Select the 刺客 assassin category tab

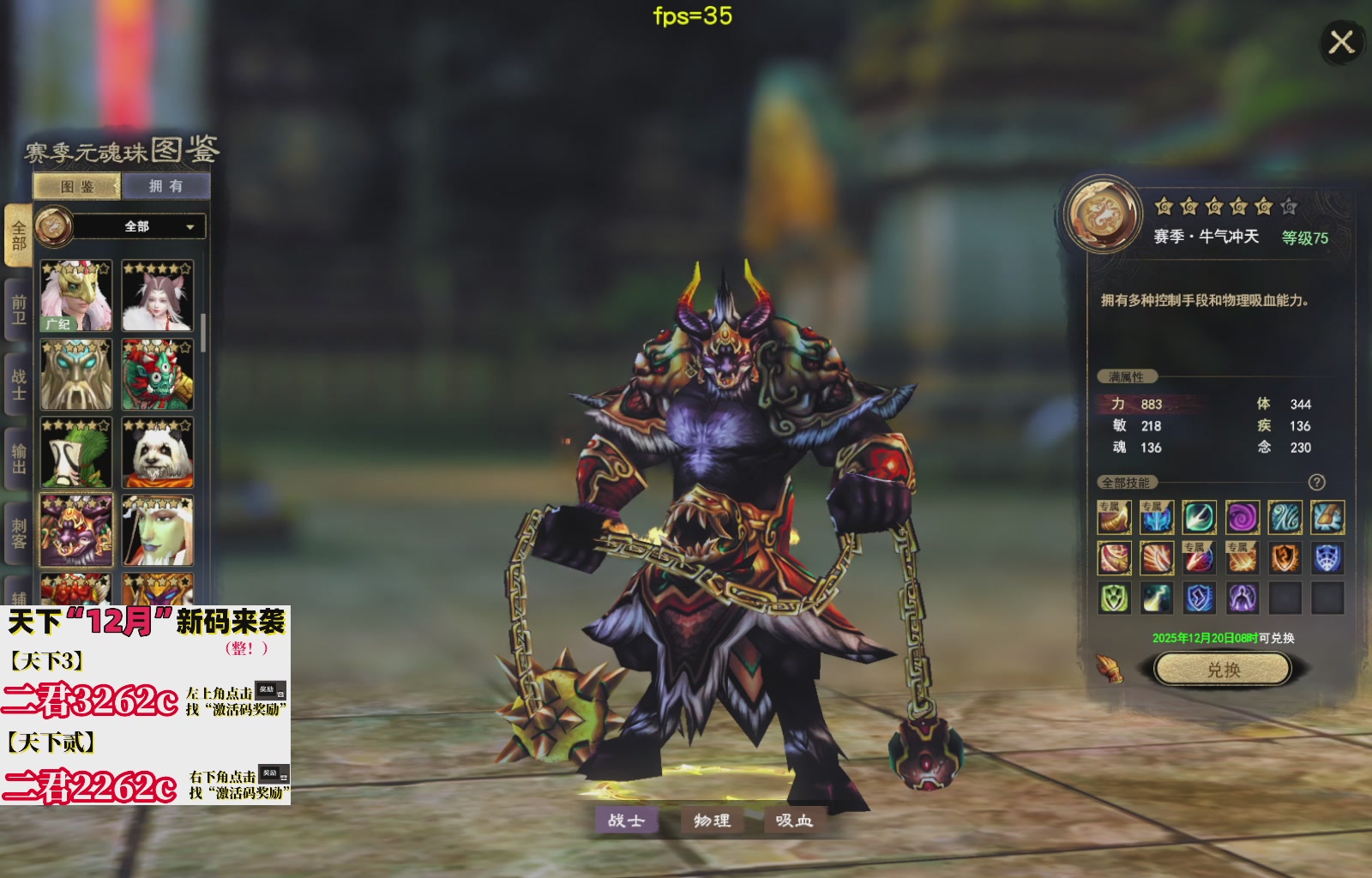coord(18,533)
